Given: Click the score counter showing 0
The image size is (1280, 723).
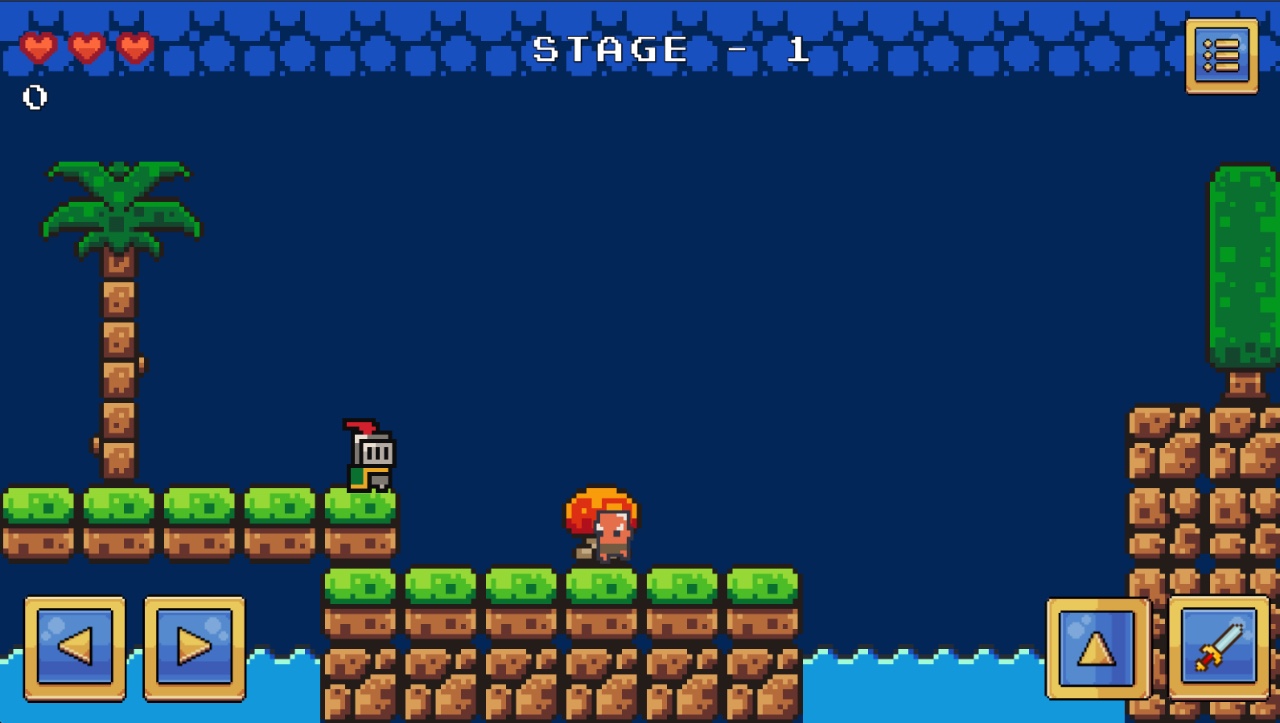Looking at the screenshot, I should 33,97.
